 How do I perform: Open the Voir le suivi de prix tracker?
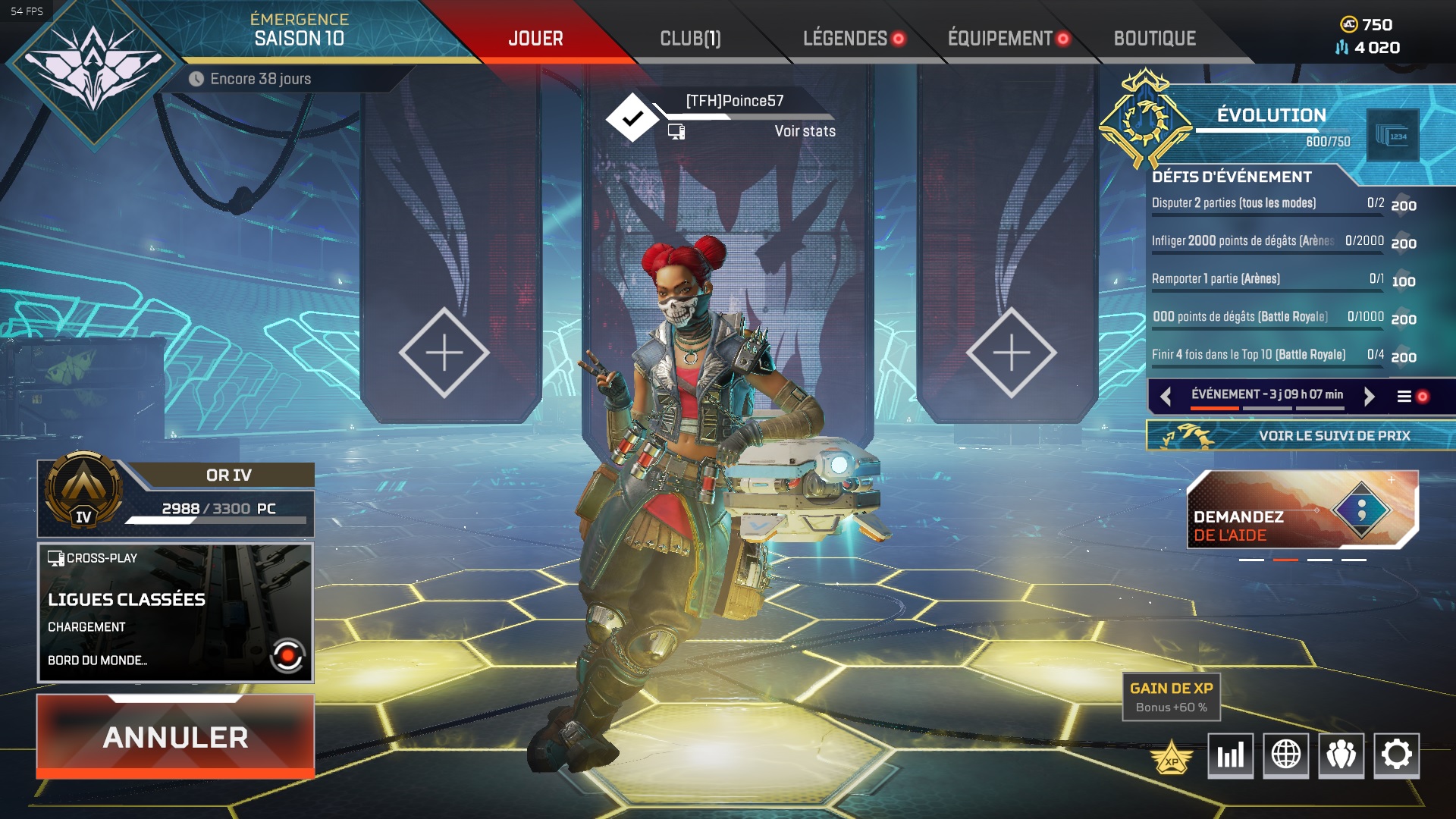click(1301, 436)
